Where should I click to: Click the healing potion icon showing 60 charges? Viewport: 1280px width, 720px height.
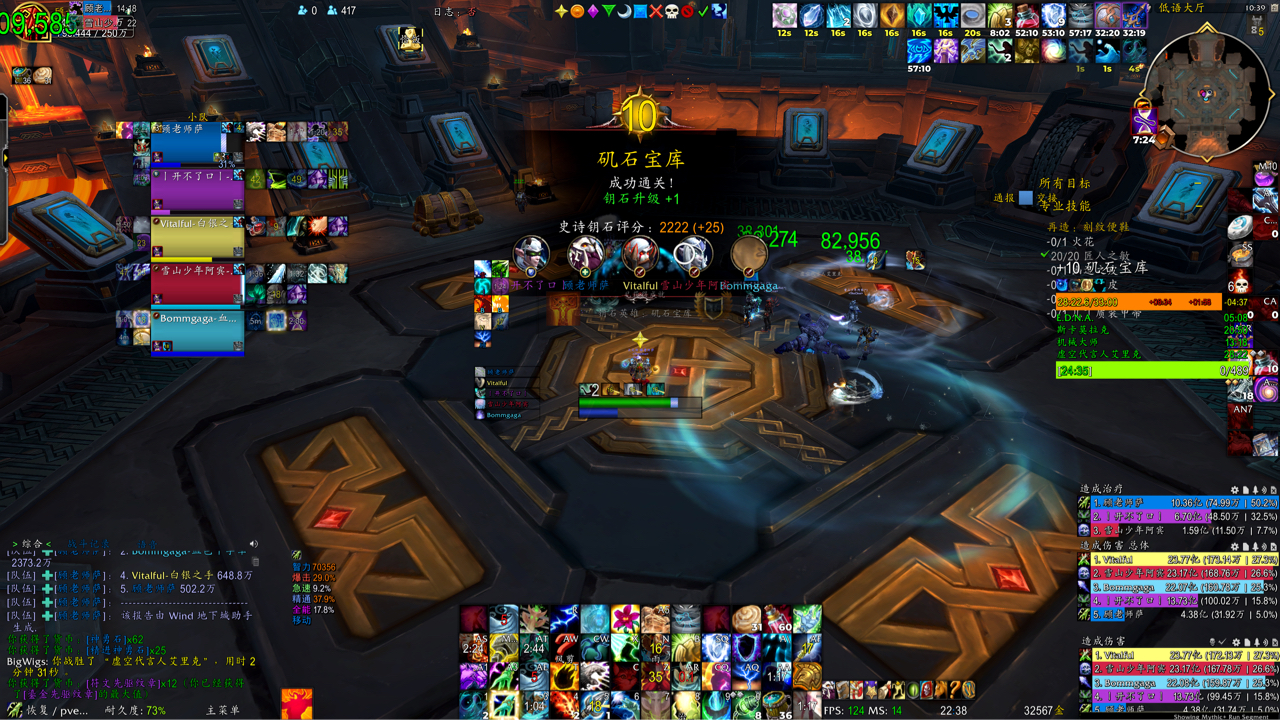point(777,619)
